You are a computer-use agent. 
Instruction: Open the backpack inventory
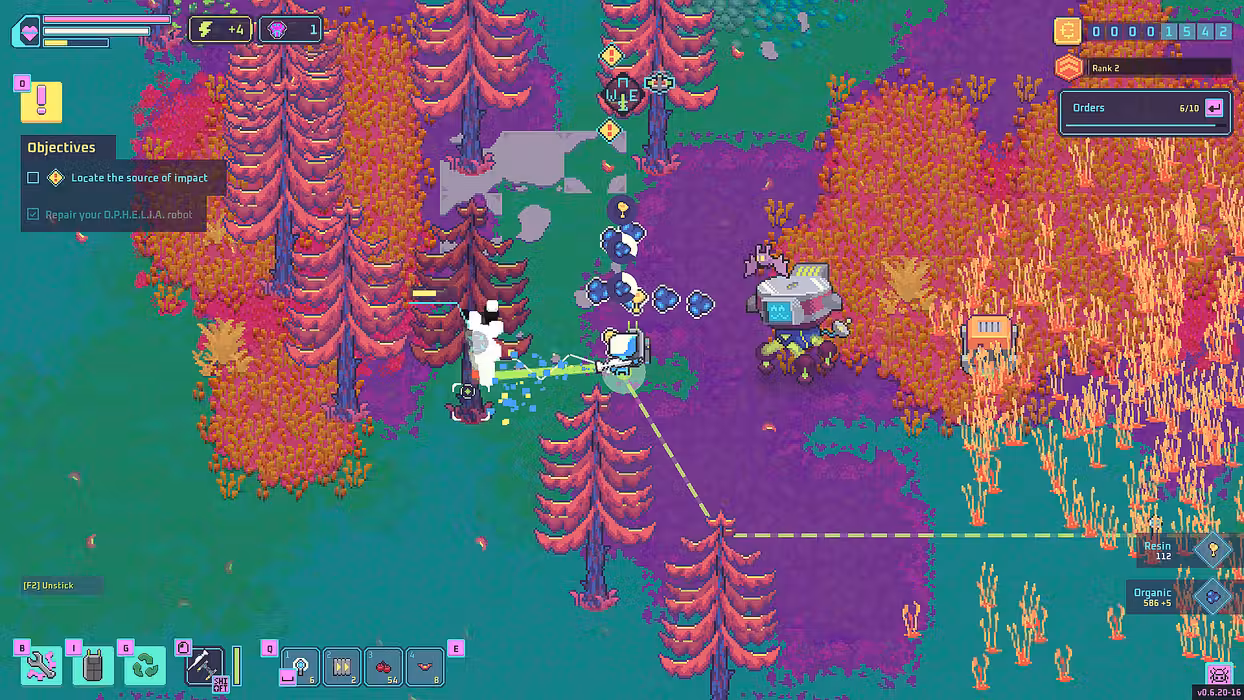point(93,666)
